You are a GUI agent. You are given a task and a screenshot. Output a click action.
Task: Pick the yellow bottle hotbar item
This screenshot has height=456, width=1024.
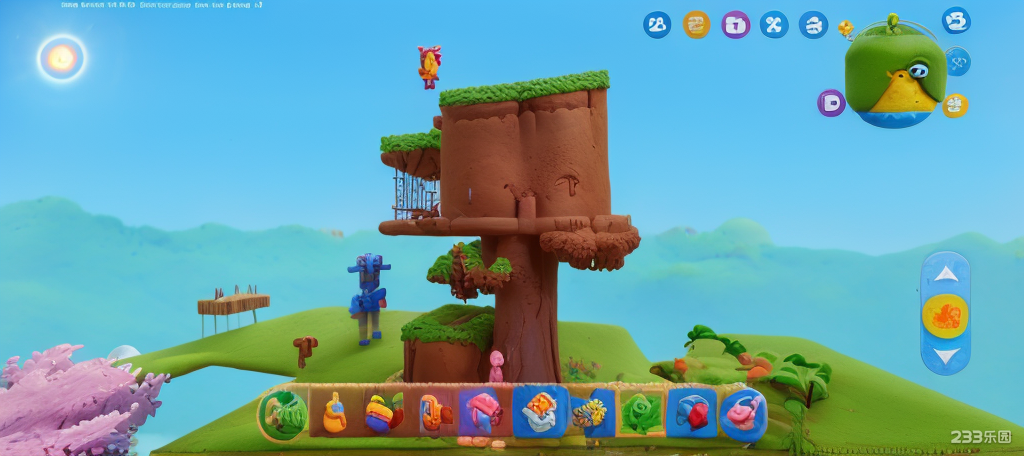click(334, 413)
